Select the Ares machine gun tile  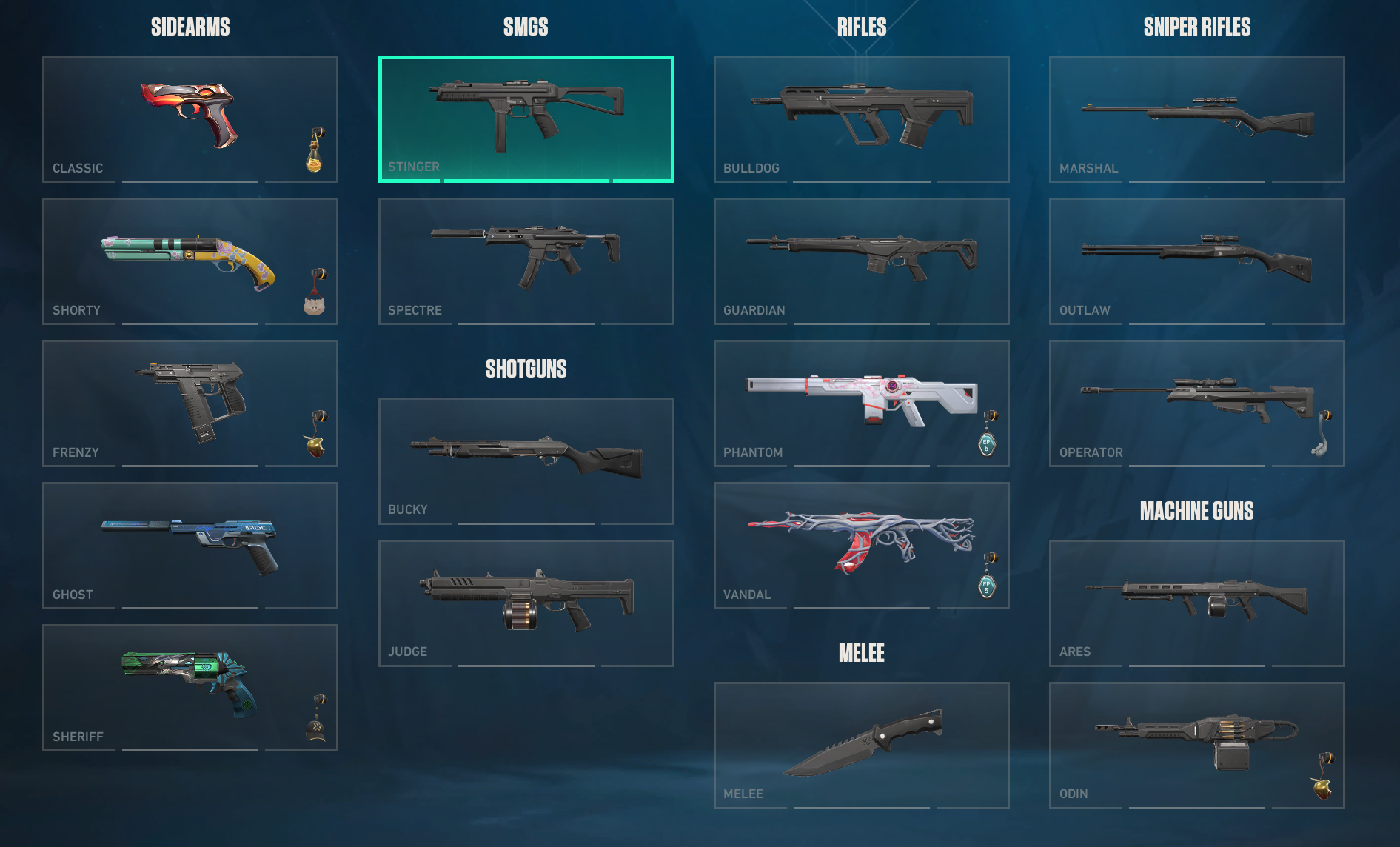(x=1196, y=603)
